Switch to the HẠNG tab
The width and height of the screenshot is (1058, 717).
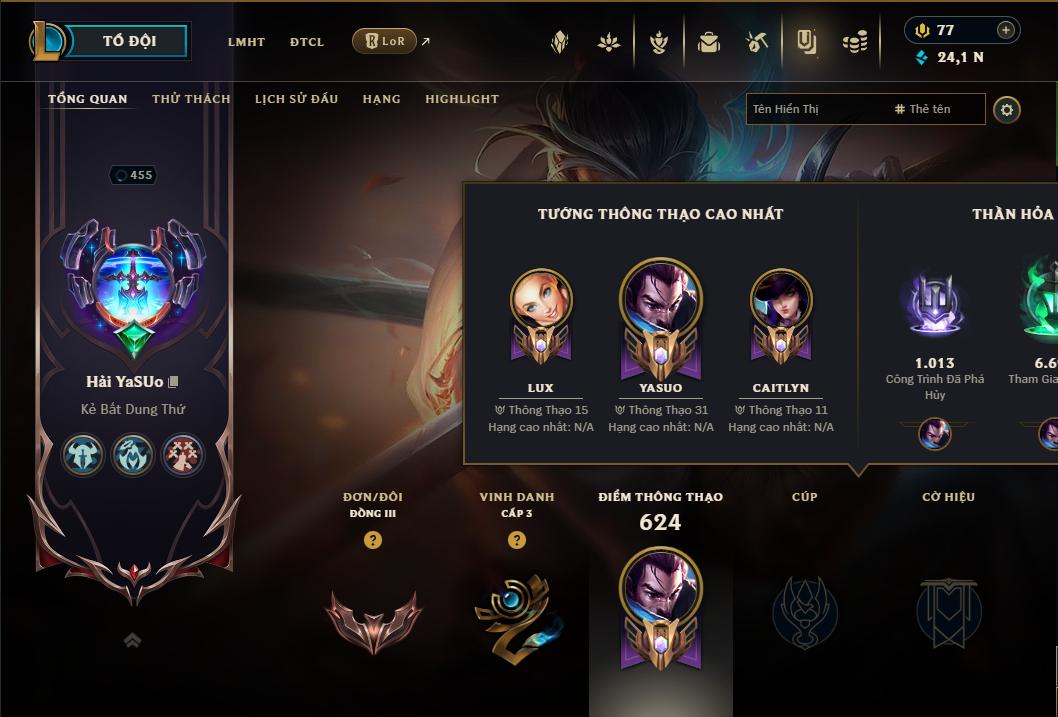(381, 99)
